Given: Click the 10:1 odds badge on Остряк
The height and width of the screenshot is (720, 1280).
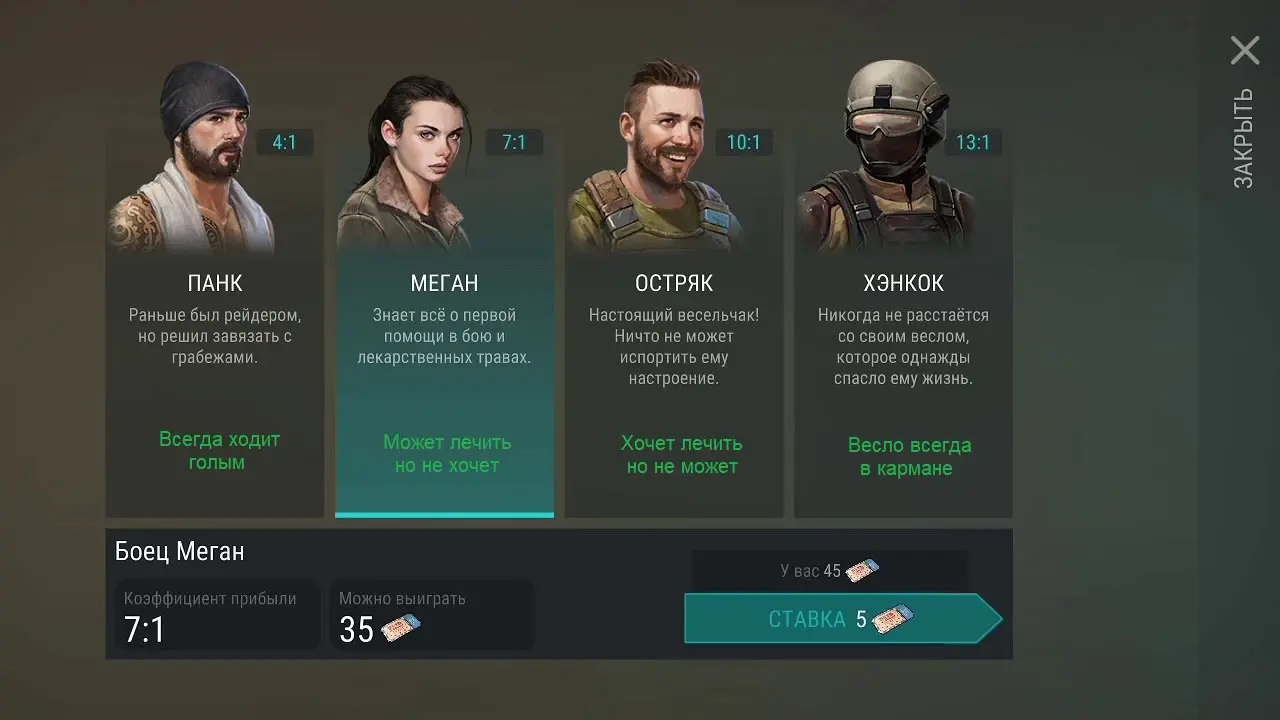Looking at the screenshot, I should coord(744,142).
